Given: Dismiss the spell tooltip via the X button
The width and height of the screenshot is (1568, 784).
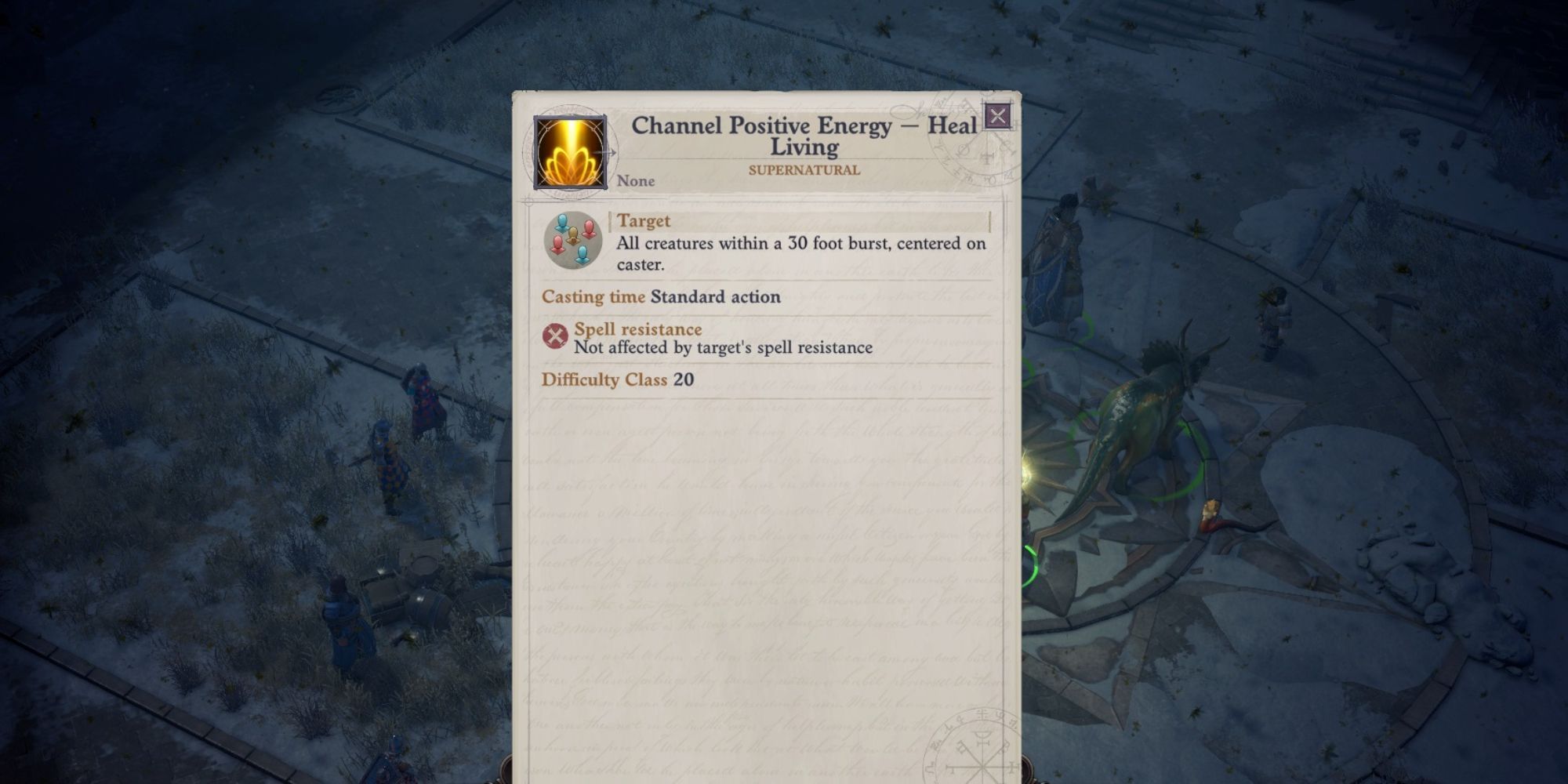Looking at the screenshot, I should click(997, 116).
